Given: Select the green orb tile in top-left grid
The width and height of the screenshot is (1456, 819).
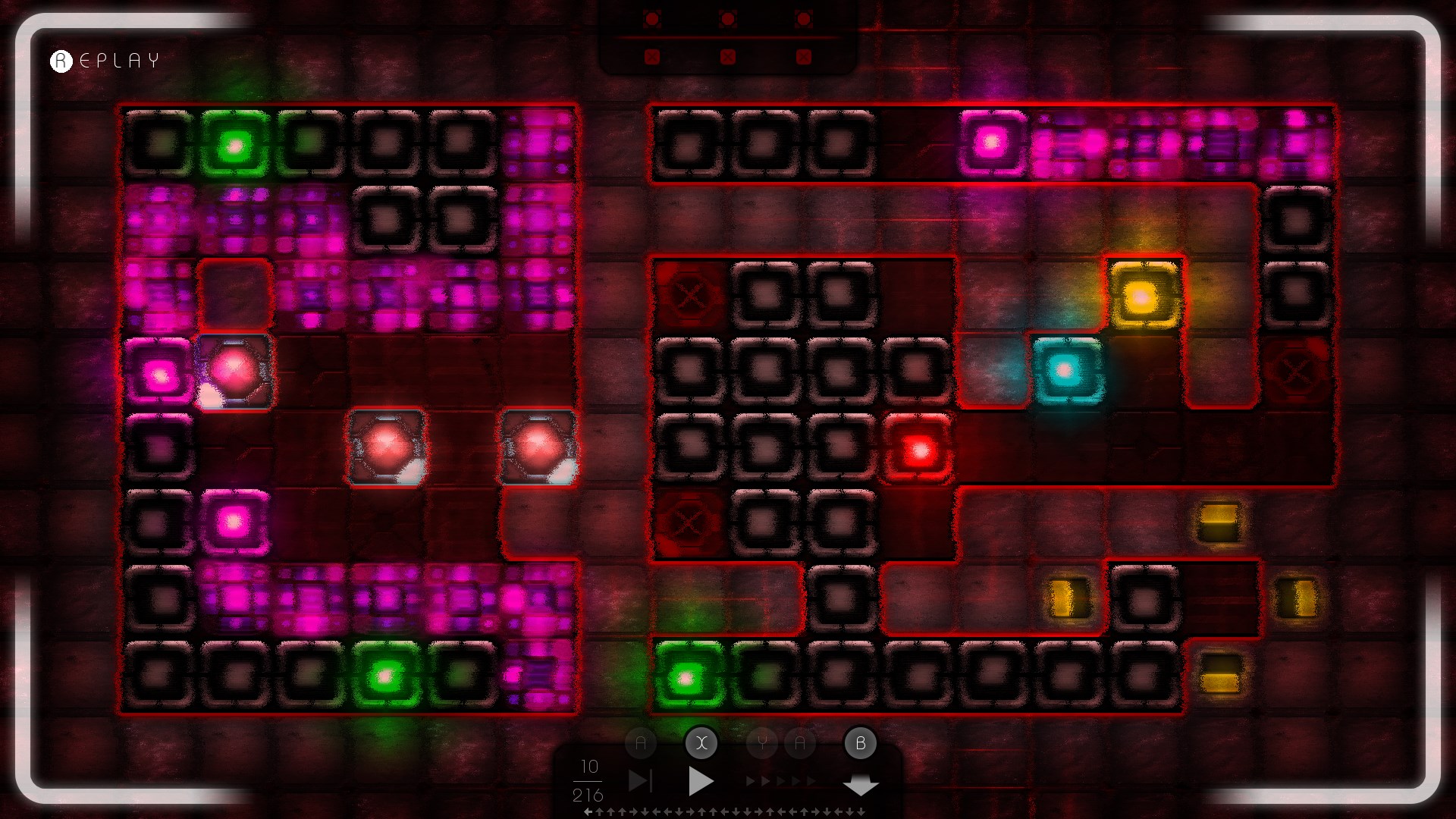Looking at the screenshot, I should (x=236, y=145).
